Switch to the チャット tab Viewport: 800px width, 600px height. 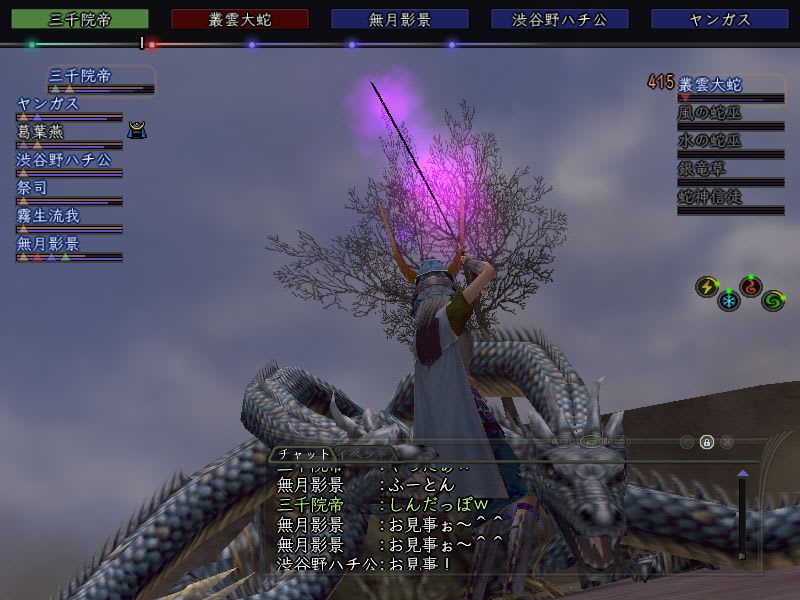click(x=304, y=453)
